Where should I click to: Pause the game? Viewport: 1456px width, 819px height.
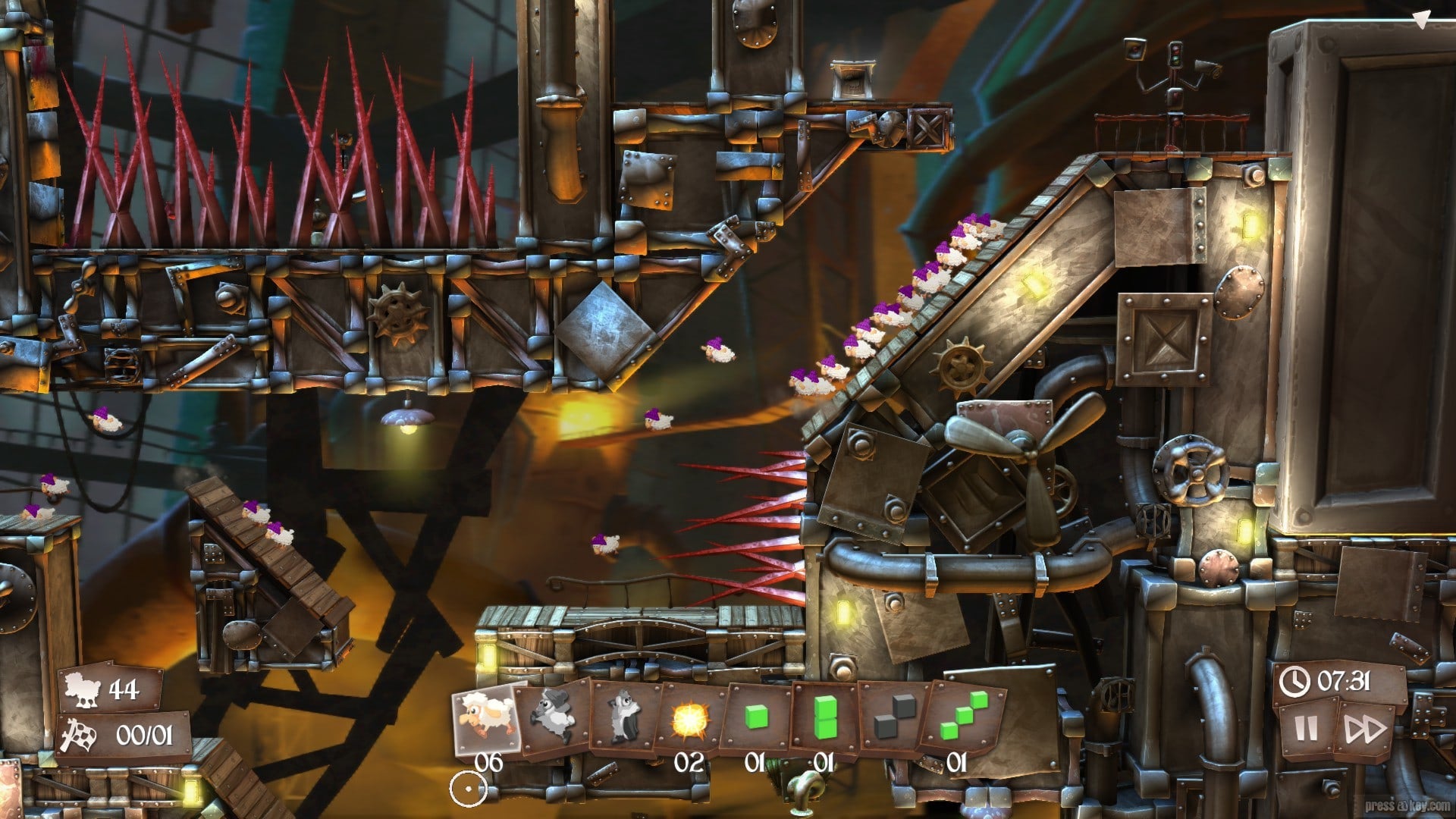[1306, 730]
